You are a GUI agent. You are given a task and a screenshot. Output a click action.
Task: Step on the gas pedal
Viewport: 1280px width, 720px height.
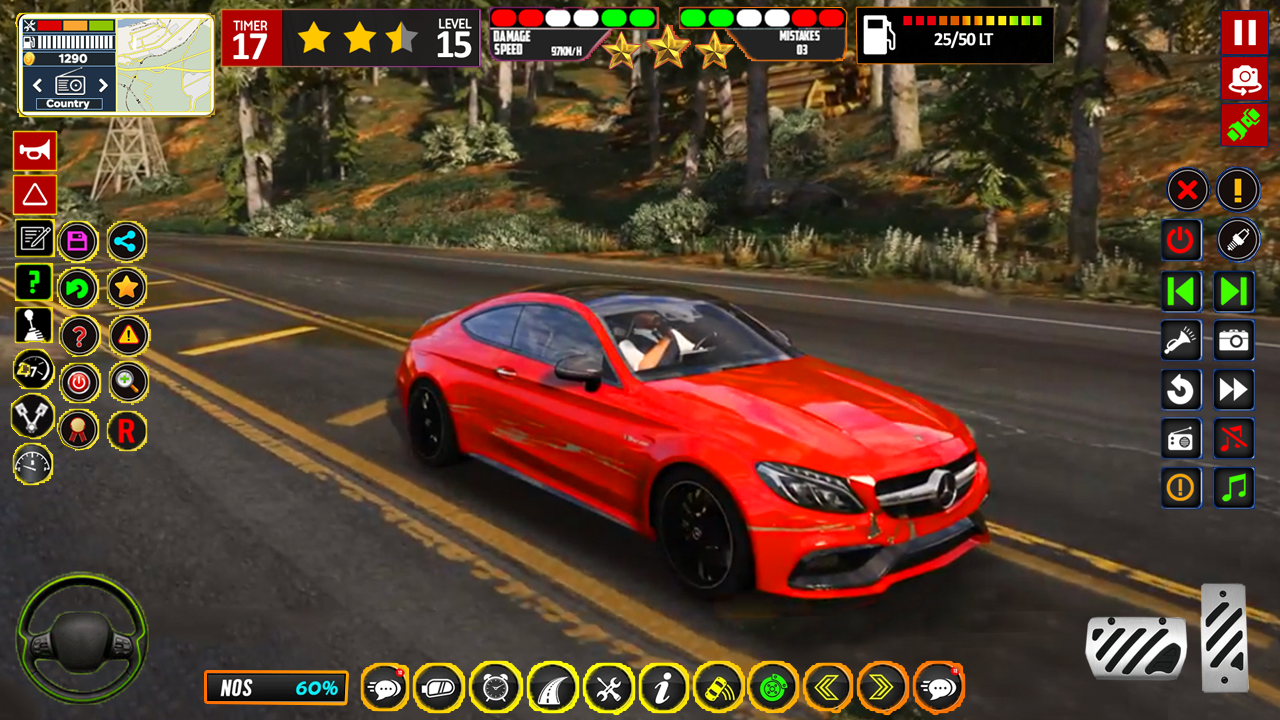(x=1224, y=636)
